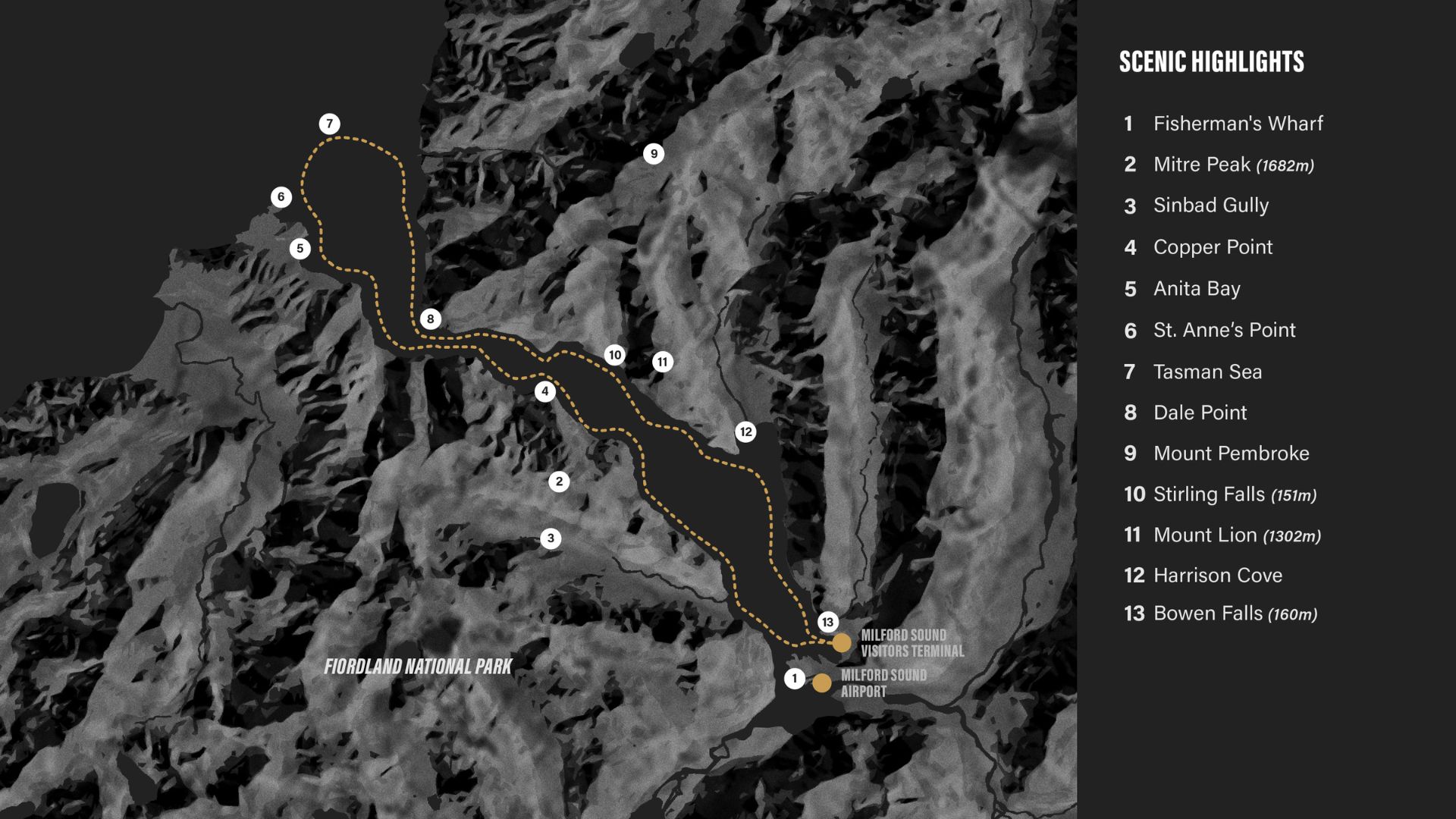
Task: Click map marker number 9
Action: pos(654,154)
